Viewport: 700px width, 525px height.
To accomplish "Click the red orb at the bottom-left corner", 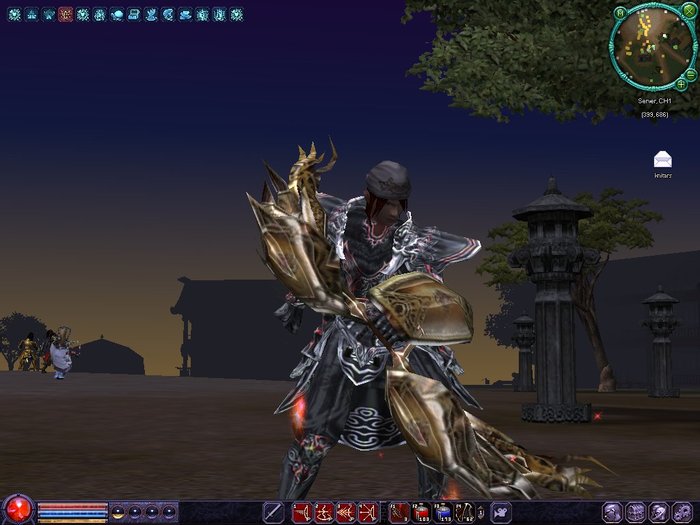I will click(17, 511).
